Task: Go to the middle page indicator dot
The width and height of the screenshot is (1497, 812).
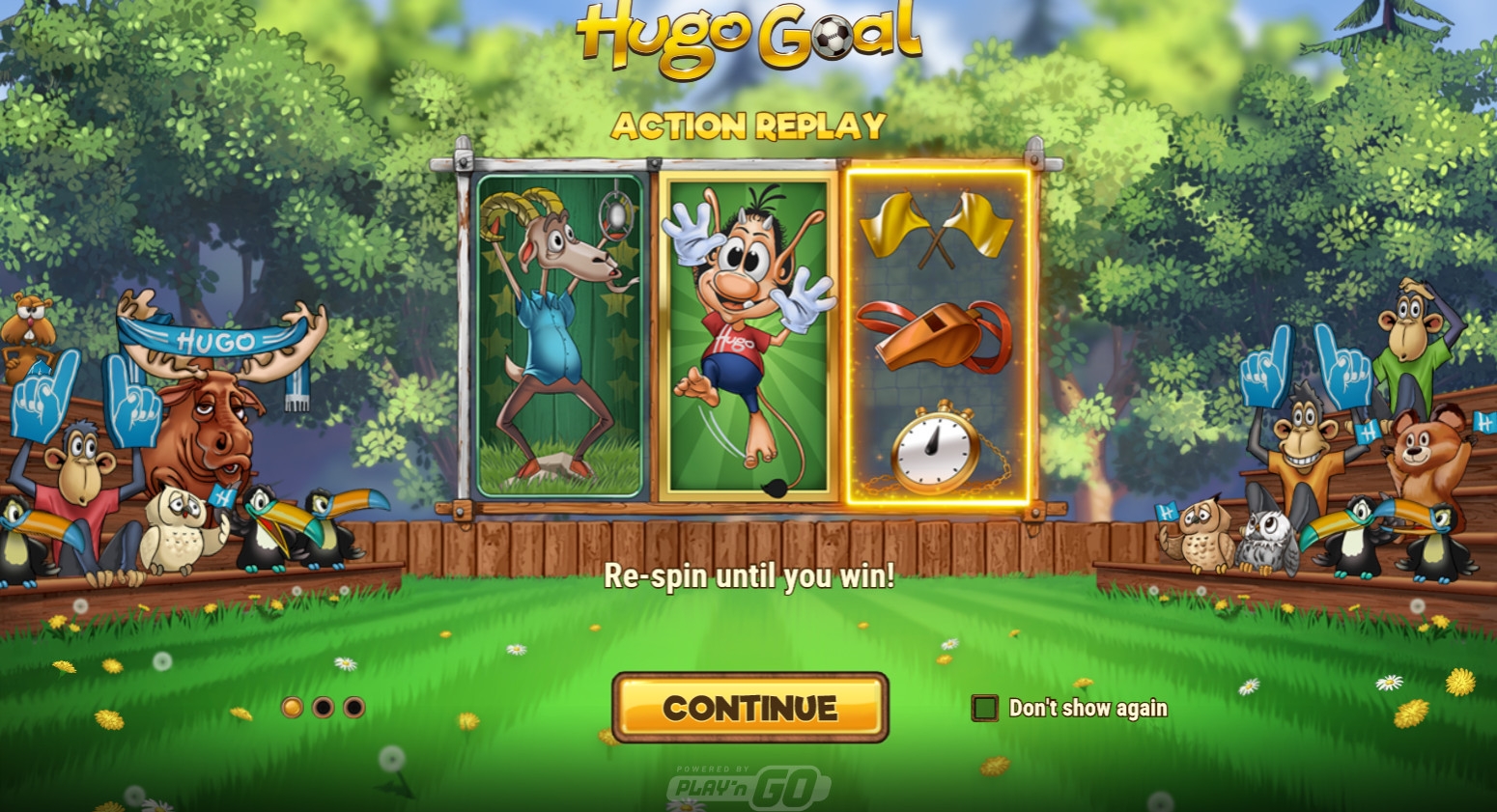Action: pyautogui.click(x=323, y=708)
